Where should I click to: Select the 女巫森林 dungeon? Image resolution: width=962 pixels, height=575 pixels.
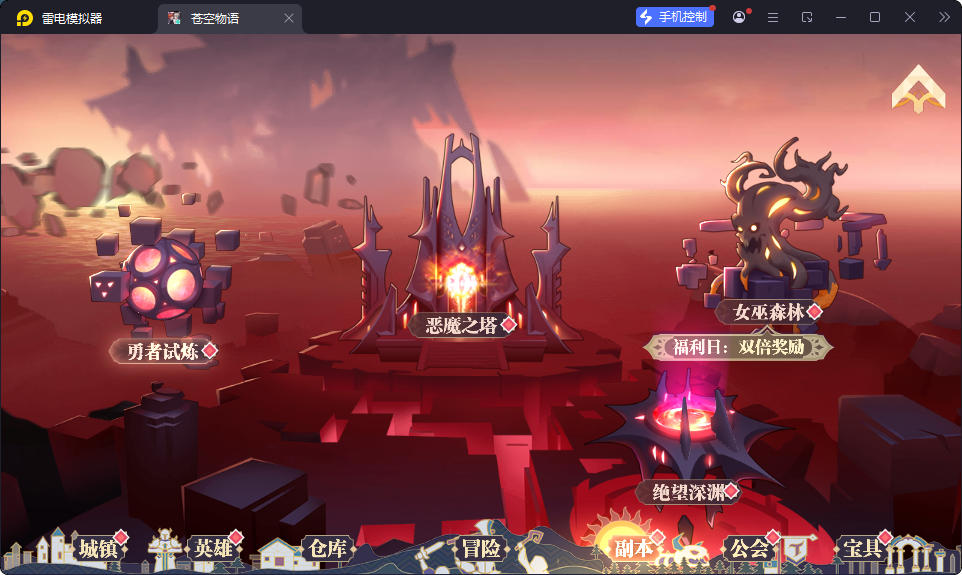pyautogui.click(x=768, y=311)
